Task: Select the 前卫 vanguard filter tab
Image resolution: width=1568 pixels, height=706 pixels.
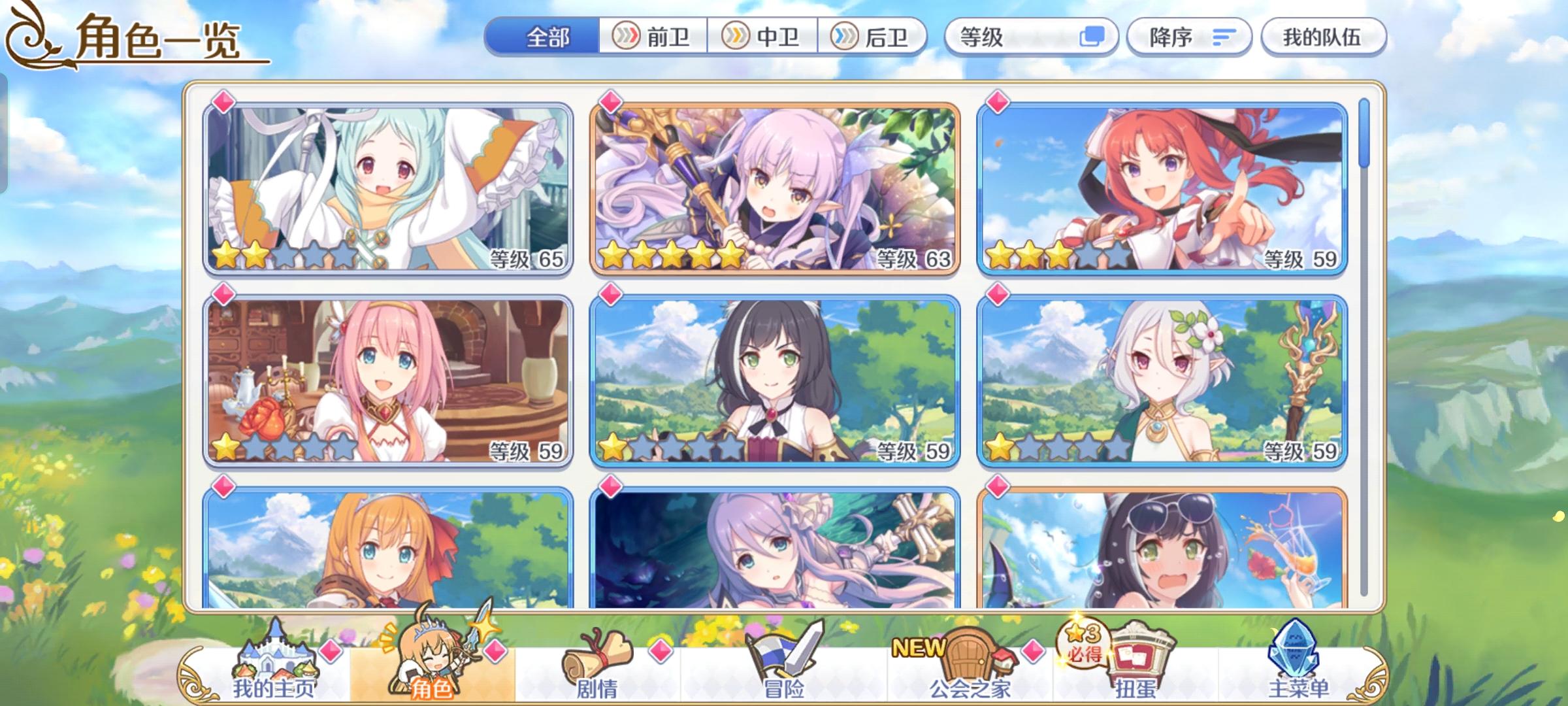Action: [x=651, y=37]
